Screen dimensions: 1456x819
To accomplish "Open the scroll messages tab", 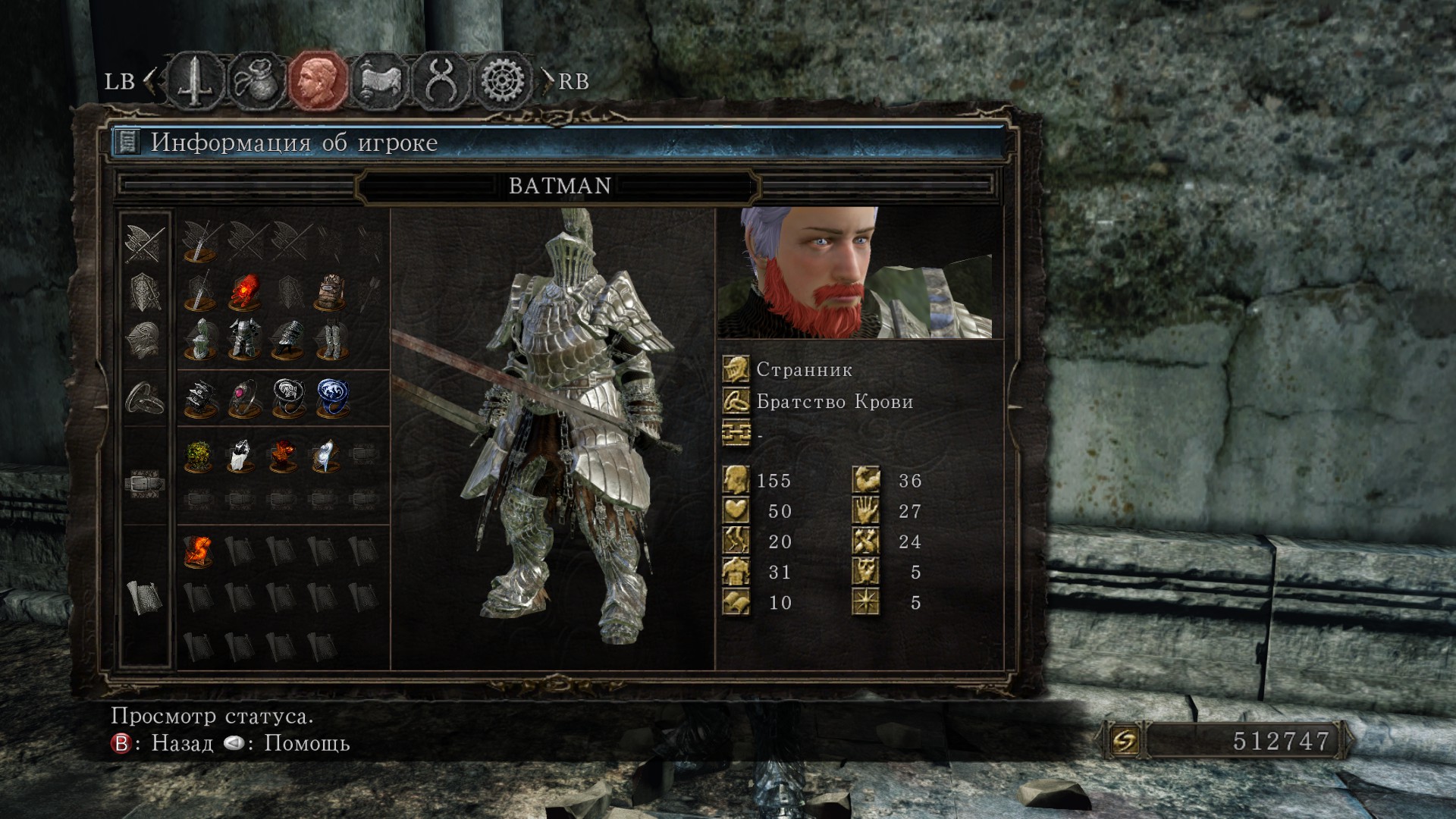I will point(380,80).
